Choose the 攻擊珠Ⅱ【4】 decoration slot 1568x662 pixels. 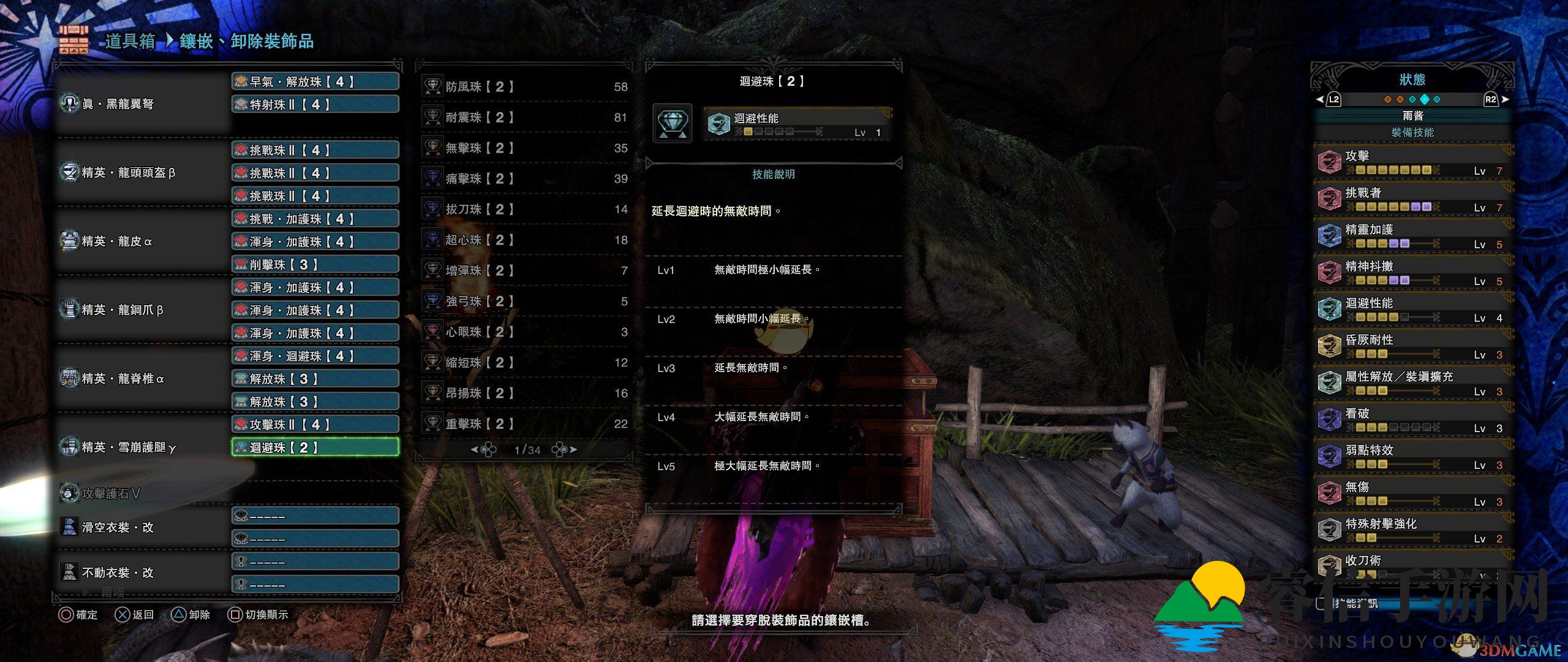[315, 425]
